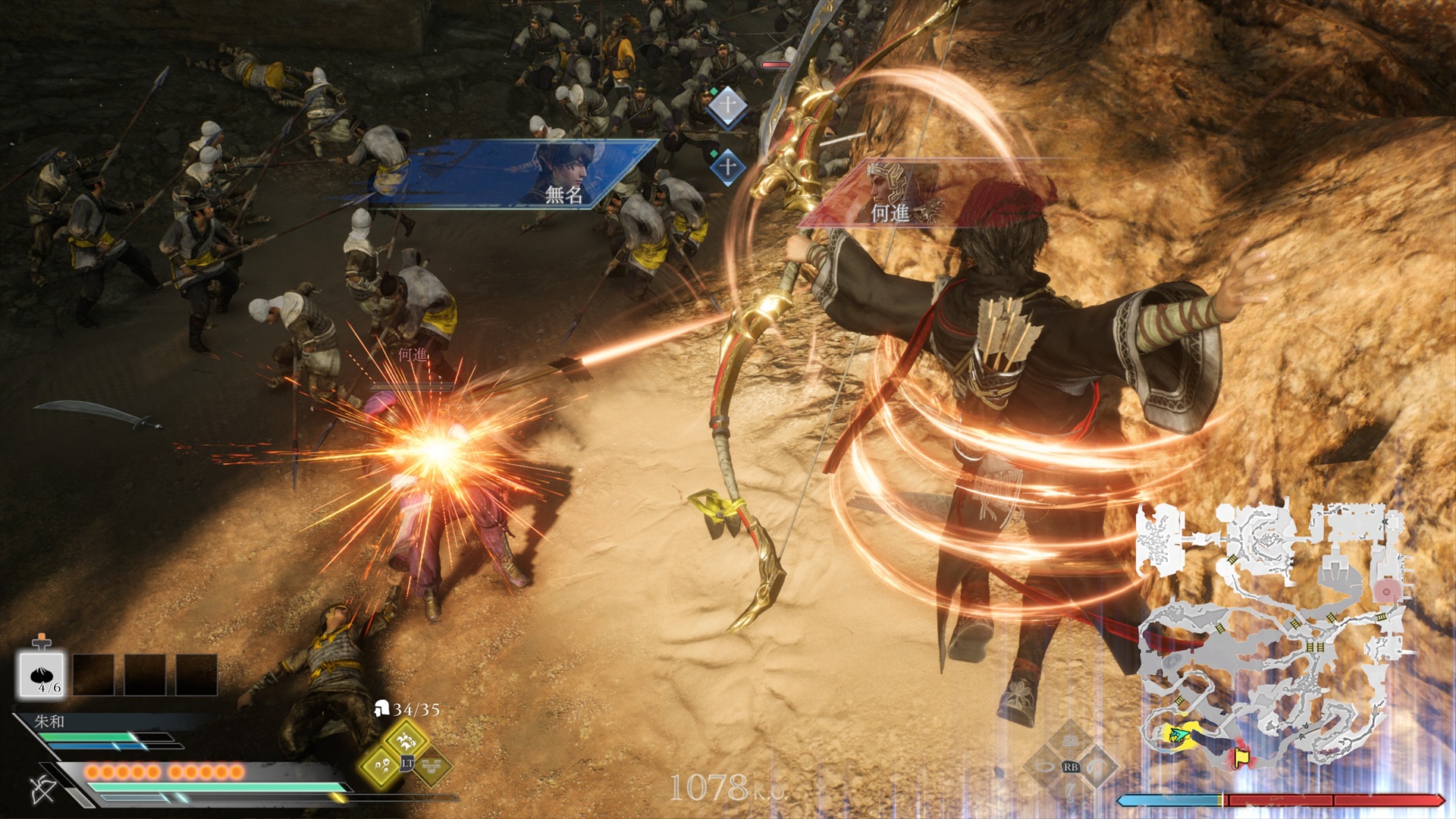Select the green player arrow on minimap
1456x819 pixels.
click(x=1177, y=734)
